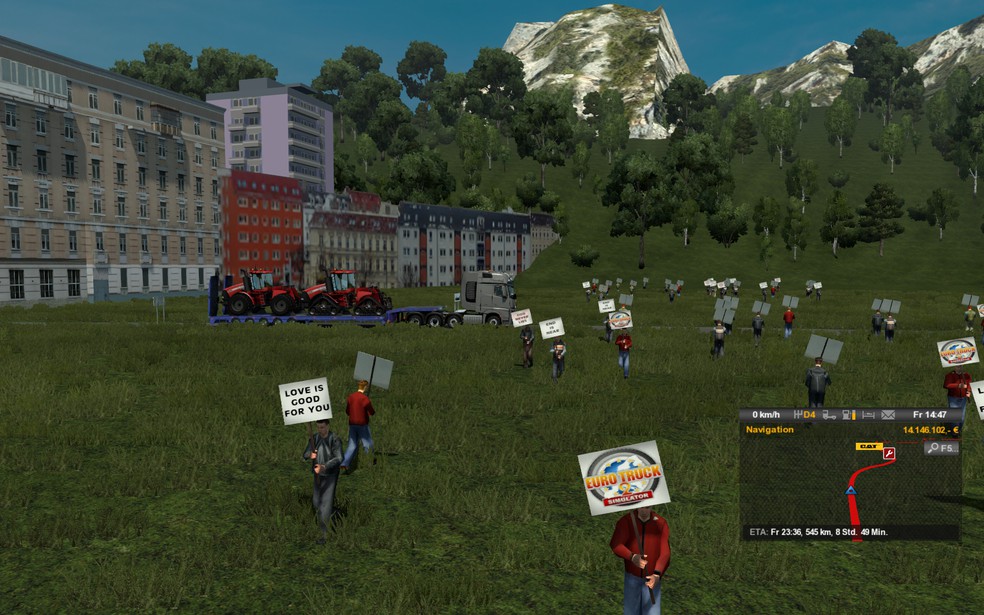Click the blue player position arrow
Image resolution: width=984 pixels, height=615 pixels.
[851, 490]
